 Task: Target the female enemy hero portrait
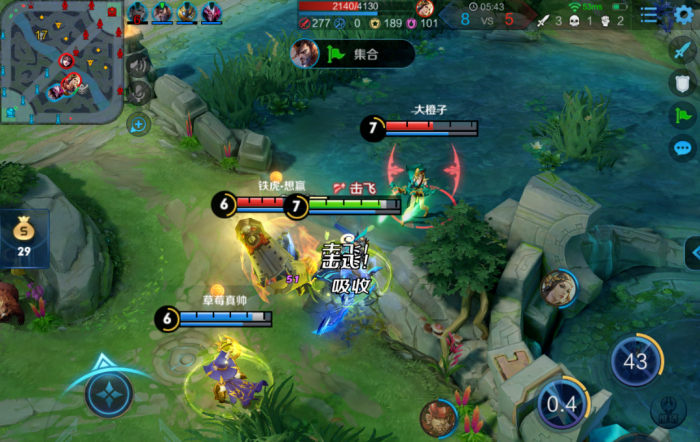pos(557,288)
